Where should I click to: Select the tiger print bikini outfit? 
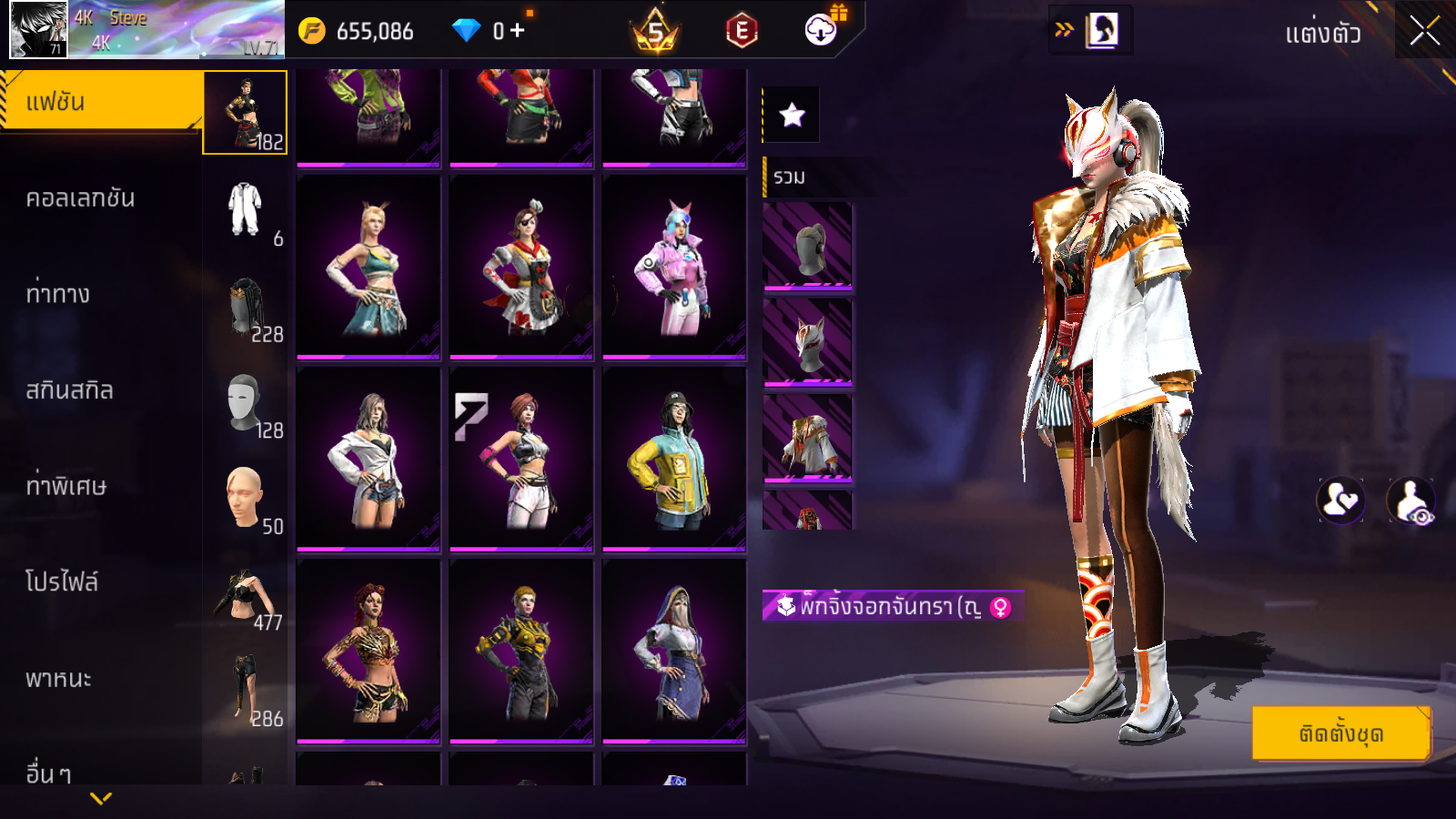tap(369, 652)
